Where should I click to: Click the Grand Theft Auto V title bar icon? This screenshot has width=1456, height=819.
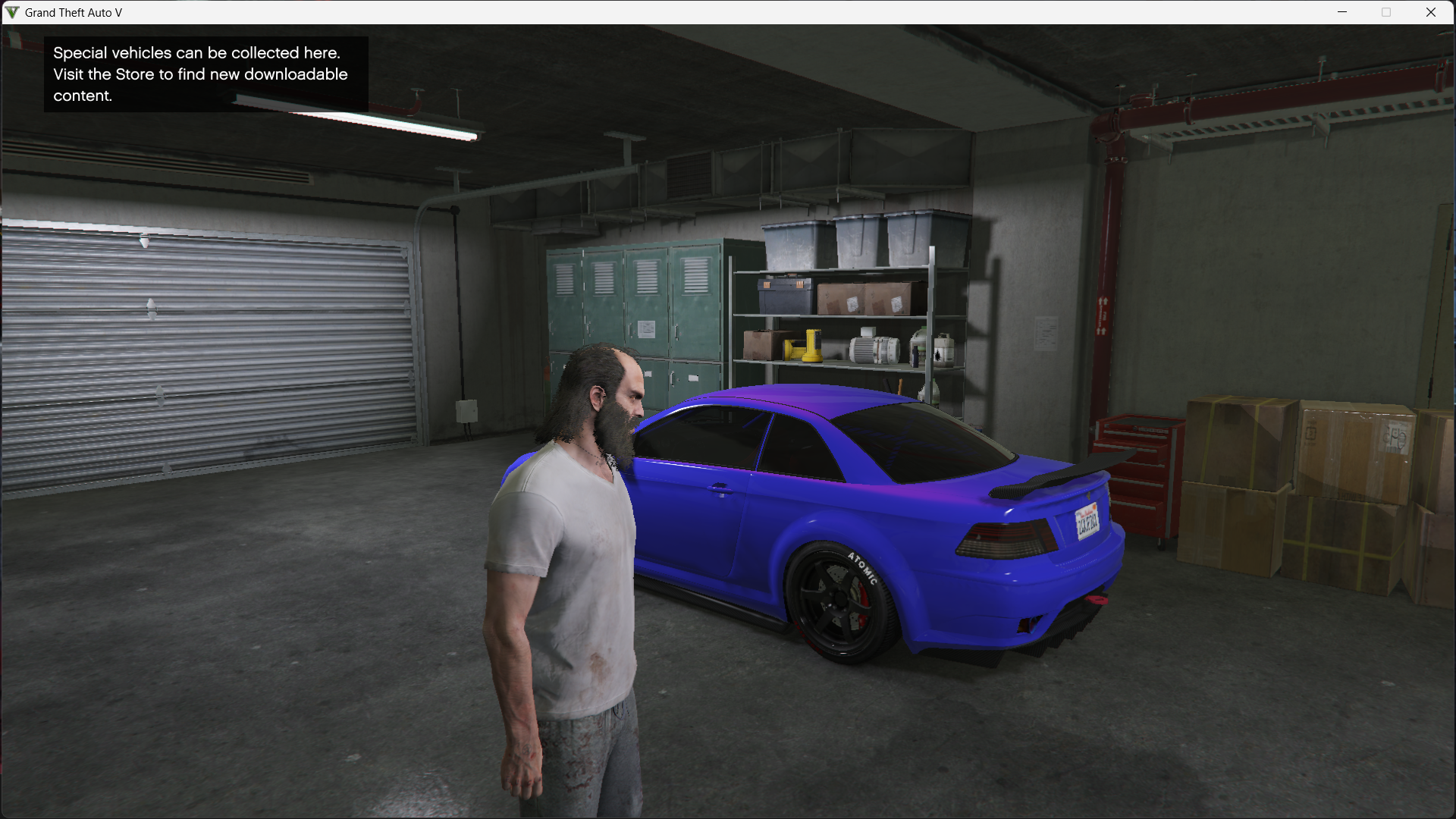pyautogui.click(x=11, y=12)
